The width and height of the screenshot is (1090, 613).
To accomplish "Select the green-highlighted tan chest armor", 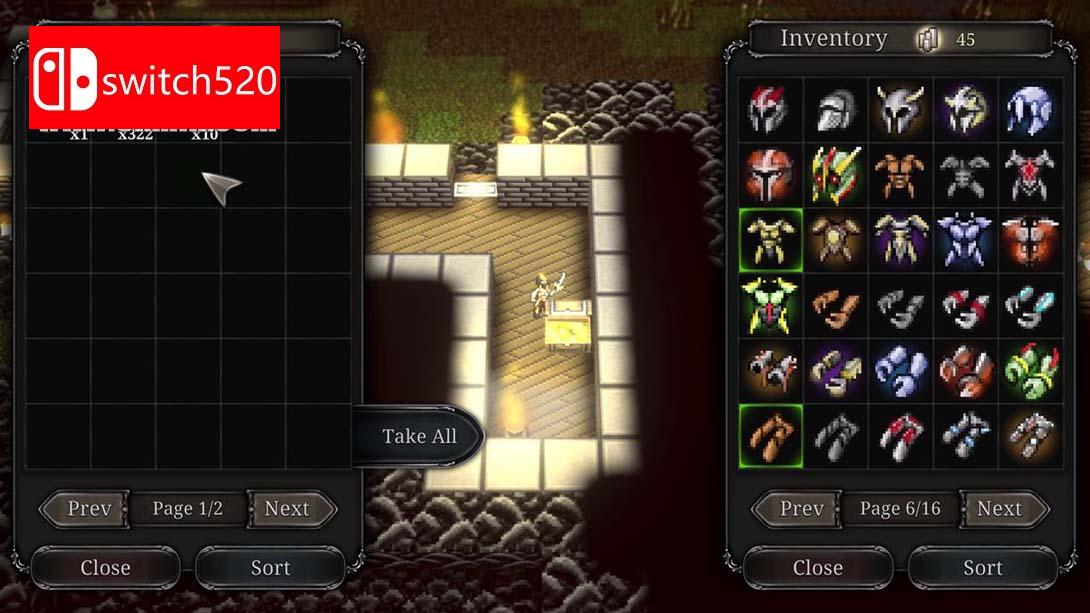I will coord(771,240).
